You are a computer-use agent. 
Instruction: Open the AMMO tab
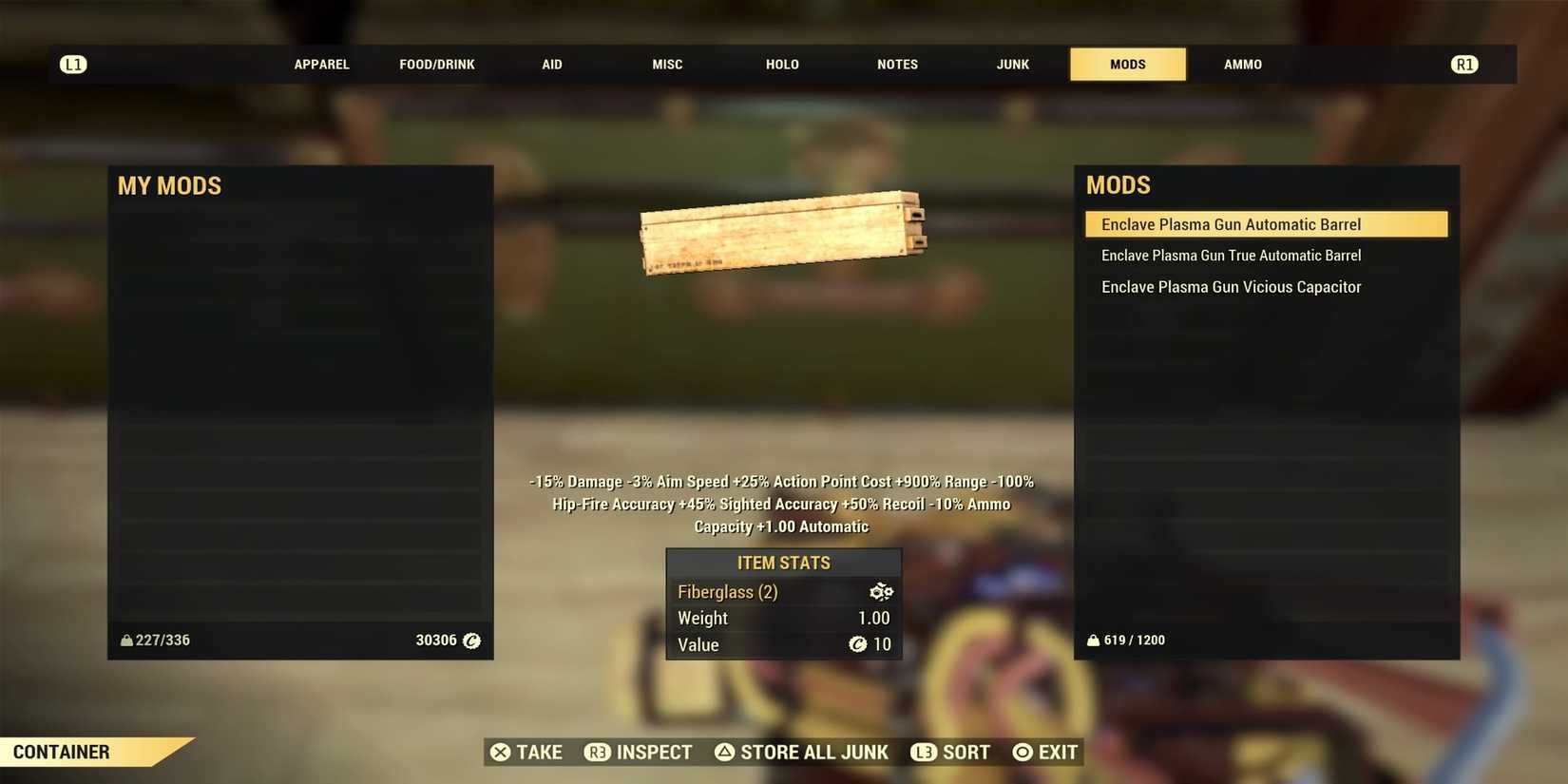click(1242, 64)
